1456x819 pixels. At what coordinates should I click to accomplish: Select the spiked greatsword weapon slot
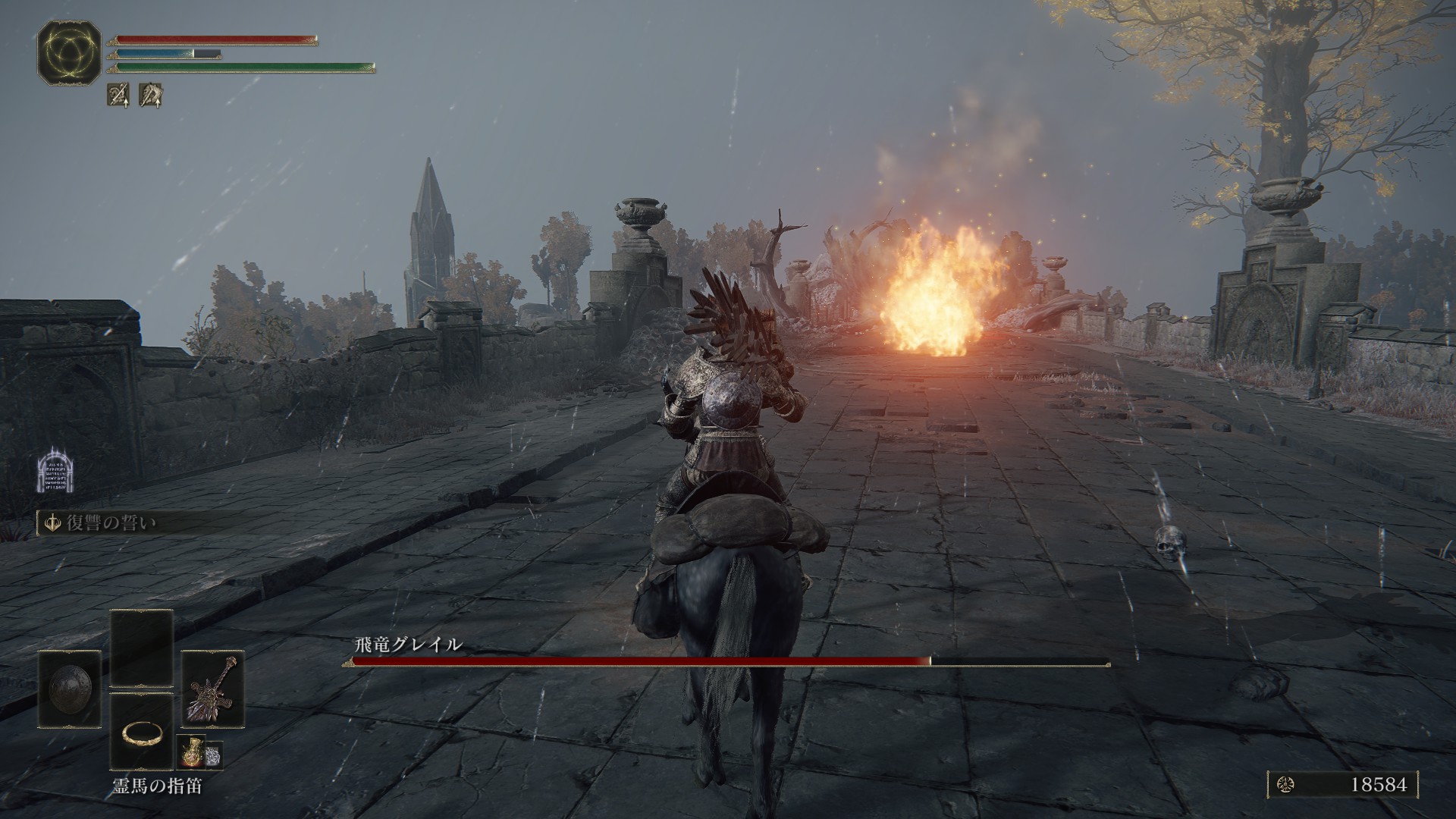[x=212, y=689]
